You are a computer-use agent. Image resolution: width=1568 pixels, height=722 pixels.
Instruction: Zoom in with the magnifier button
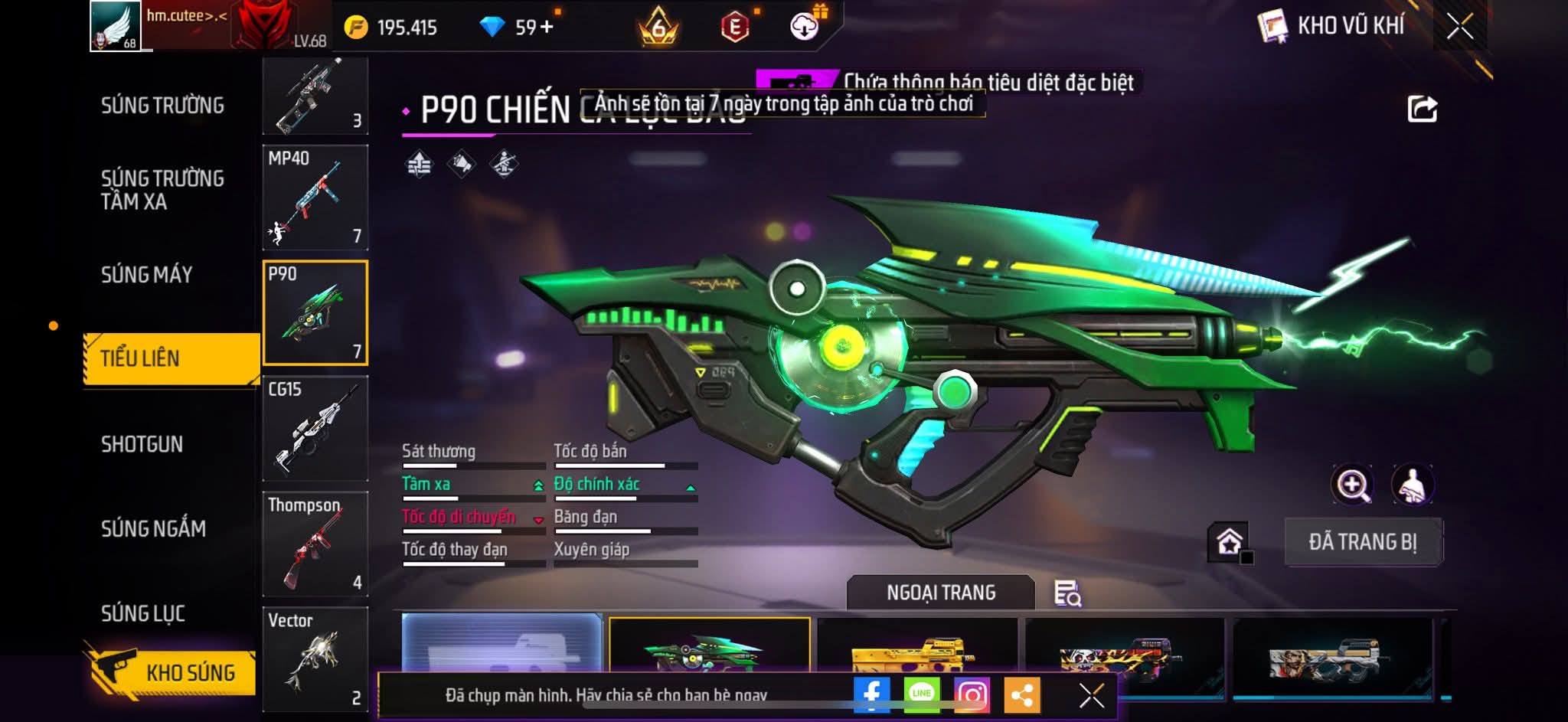1353,485
